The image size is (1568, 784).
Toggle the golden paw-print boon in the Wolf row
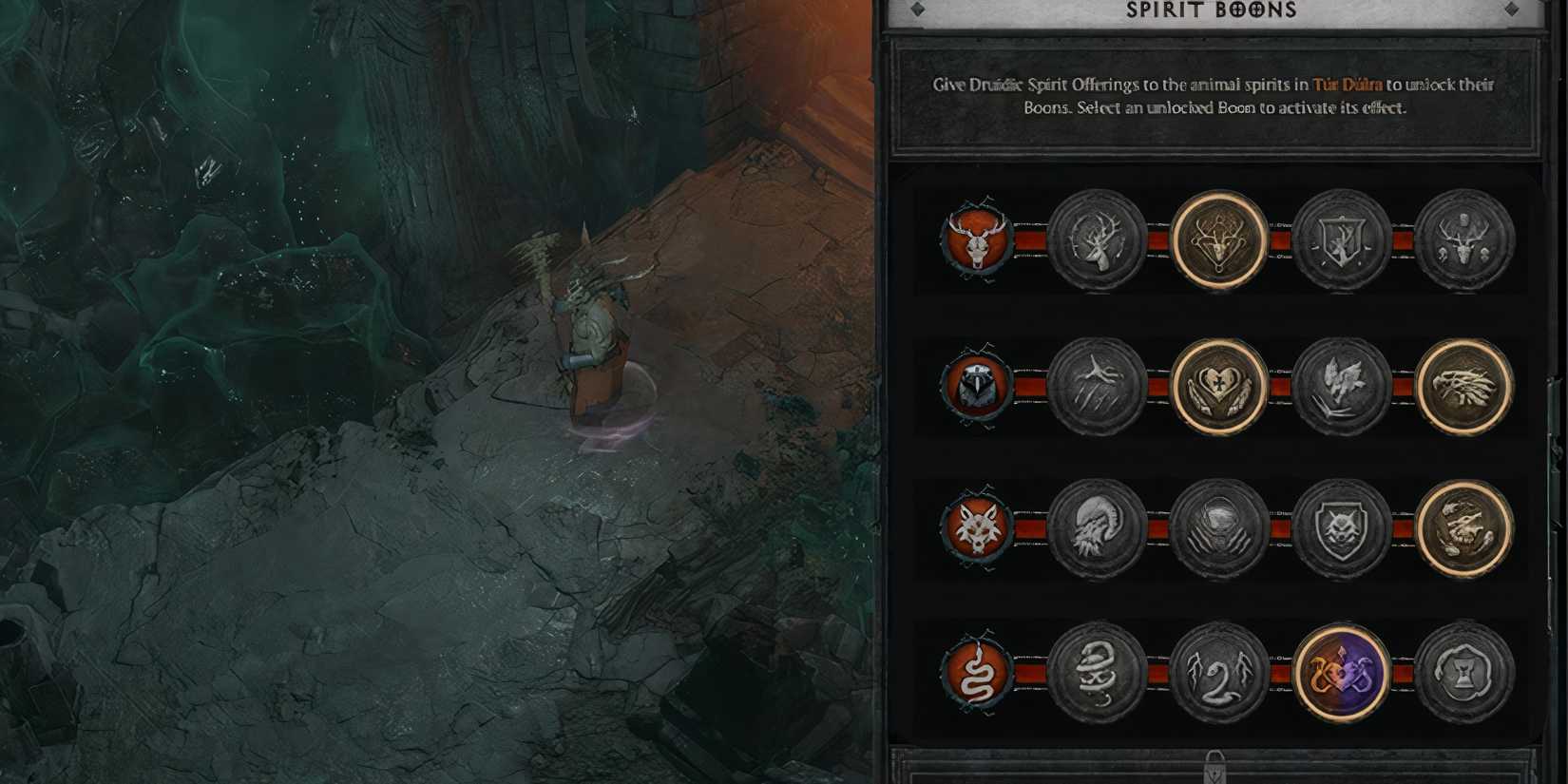[x=1466, y=527]
